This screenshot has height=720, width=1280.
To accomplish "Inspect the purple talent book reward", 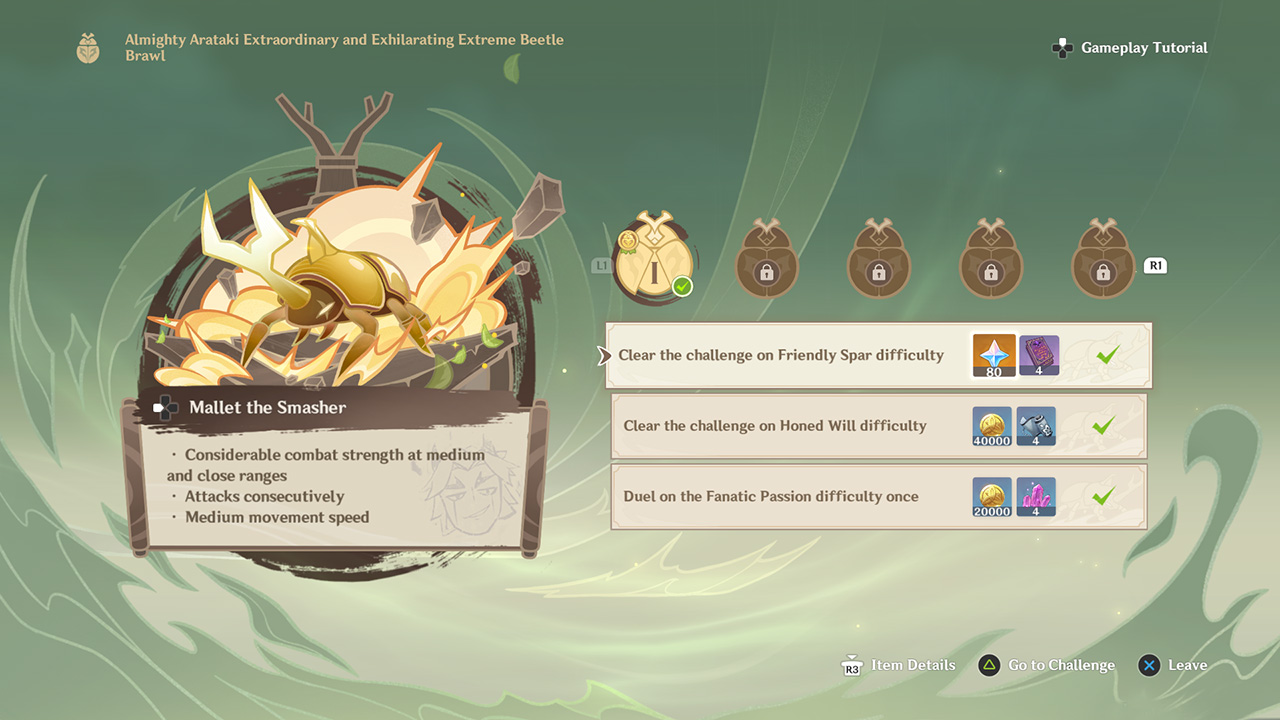I will [1039, 355].
